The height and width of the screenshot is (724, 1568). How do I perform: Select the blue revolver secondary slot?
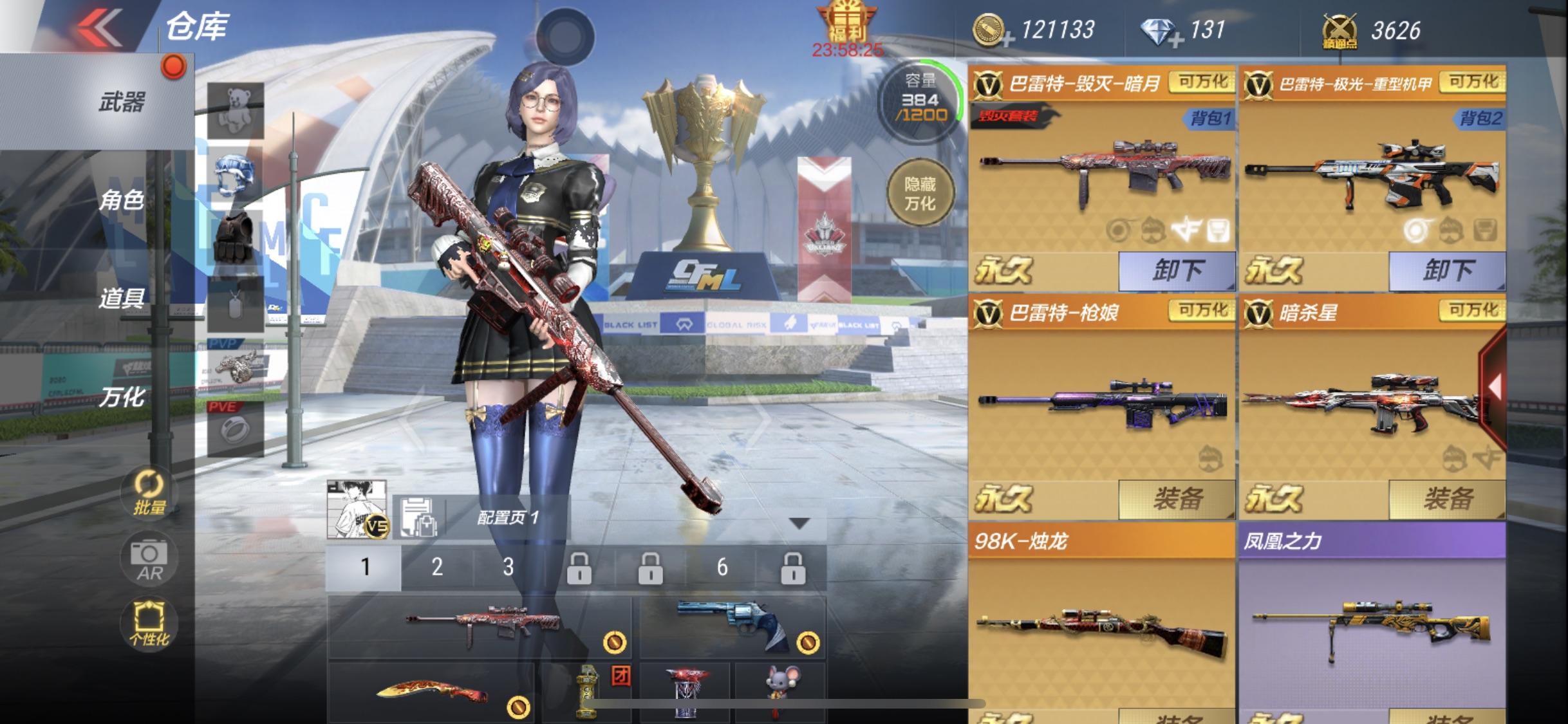(732, 626)
